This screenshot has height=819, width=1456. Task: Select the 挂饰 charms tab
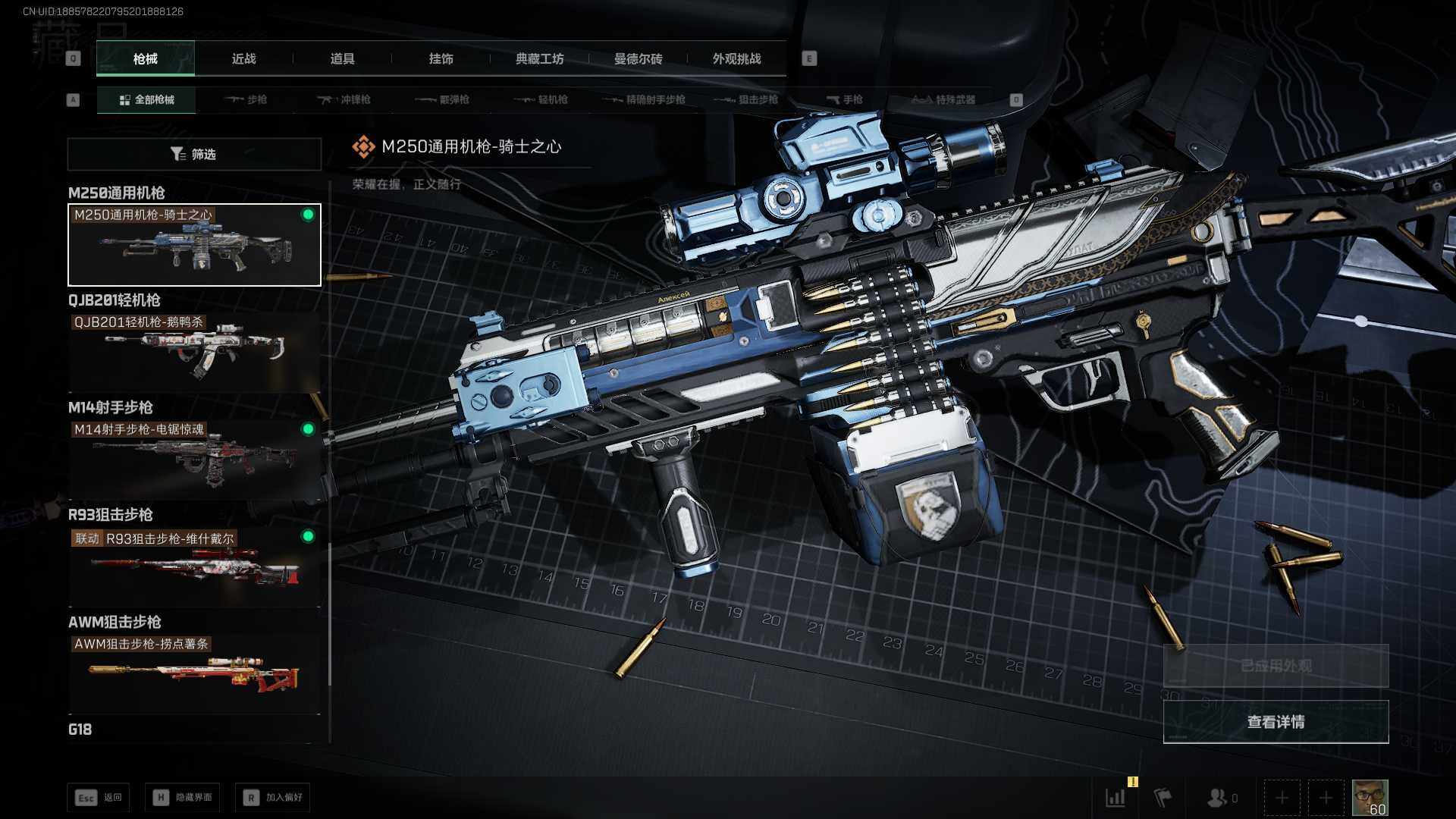pos(441,59)
